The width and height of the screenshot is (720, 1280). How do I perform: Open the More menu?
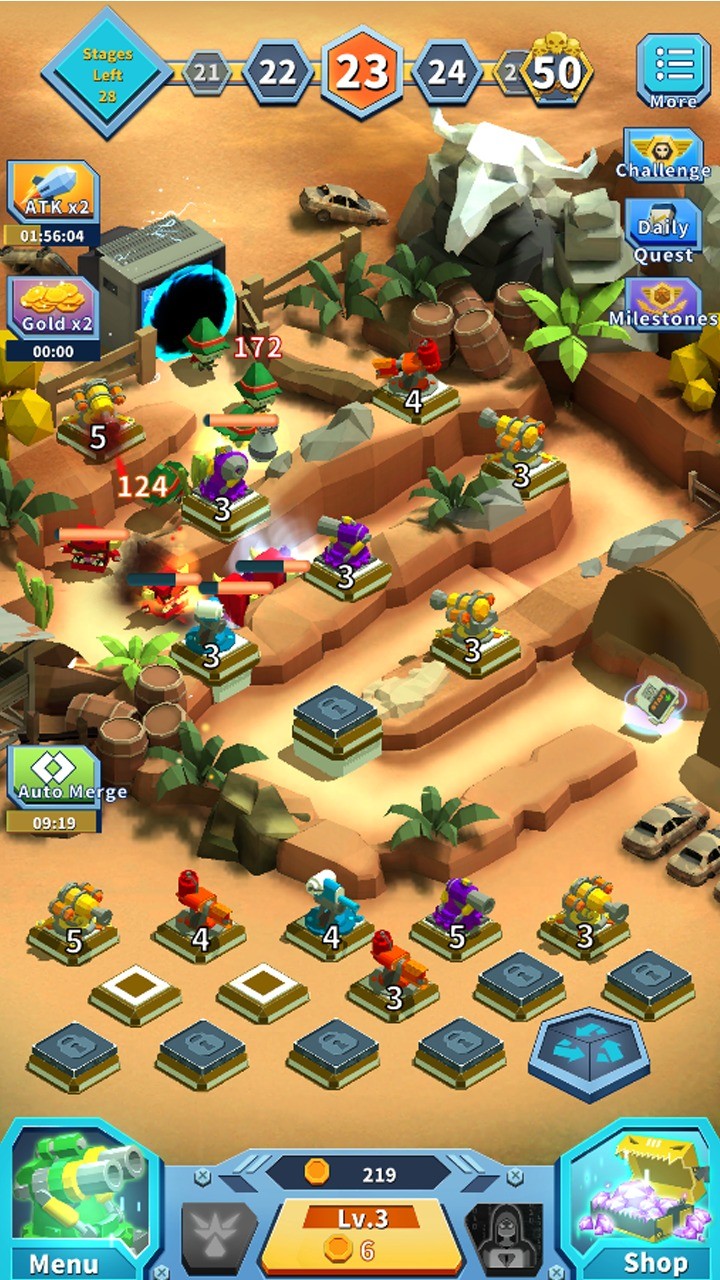click(673, 69)
